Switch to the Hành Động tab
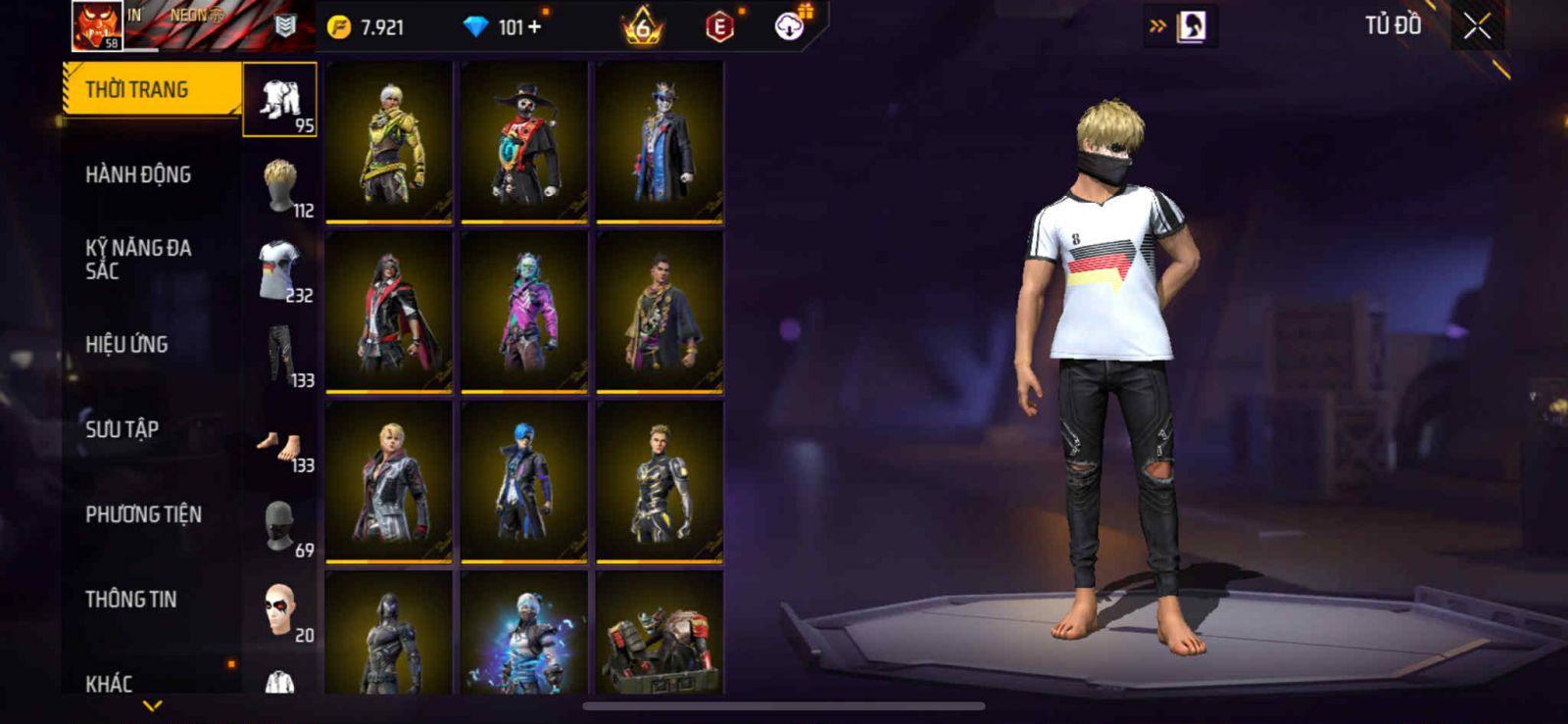This screenshot has width=1568, height=724. [138, 175]
